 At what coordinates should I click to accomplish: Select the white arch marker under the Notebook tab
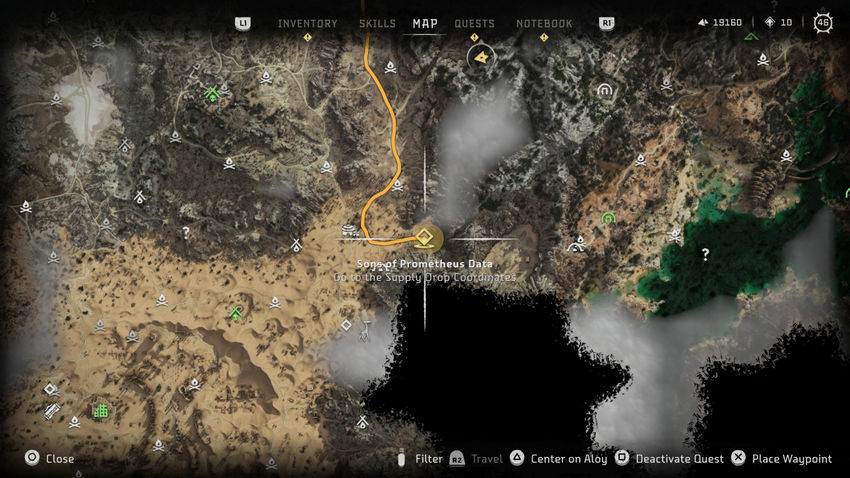tap(604, 90)
